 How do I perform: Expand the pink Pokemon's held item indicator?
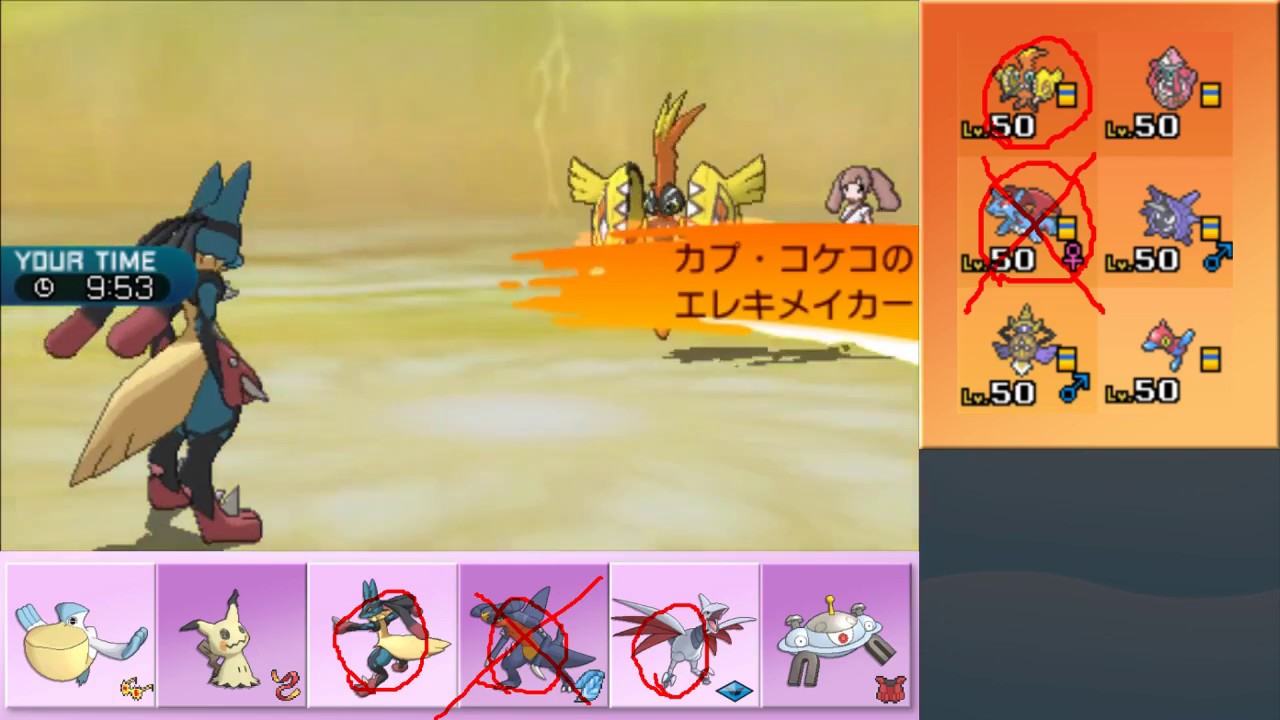click(x=1211, y=95)
